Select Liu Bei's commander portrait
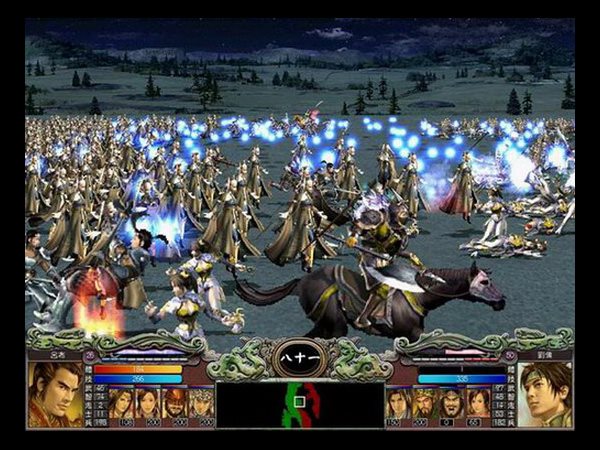This screenshot has height=450, width=600. click(546, 393)
